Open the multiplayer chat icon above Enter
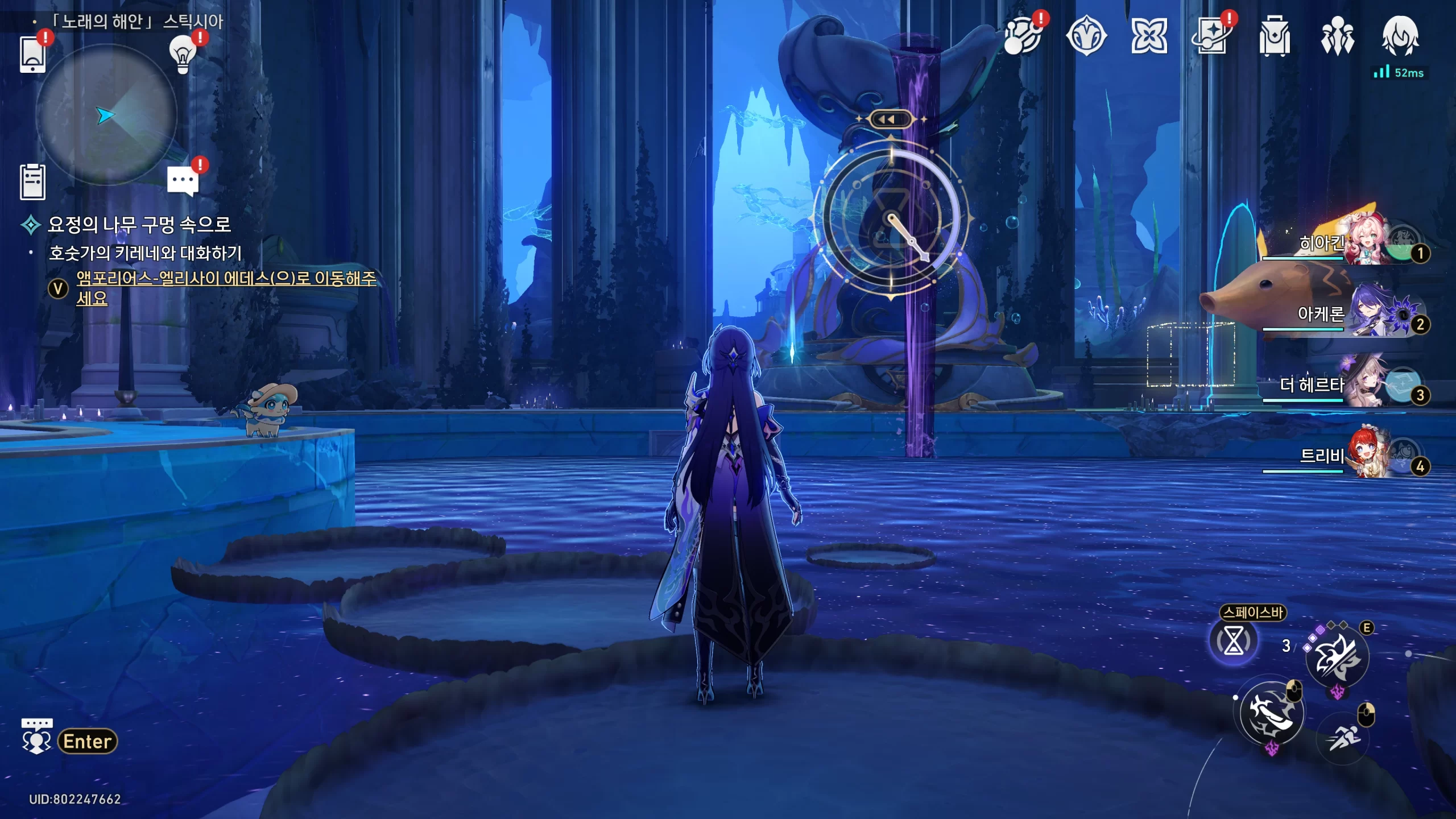This screenshot has width=1456, height=819. tap(36, 736)
